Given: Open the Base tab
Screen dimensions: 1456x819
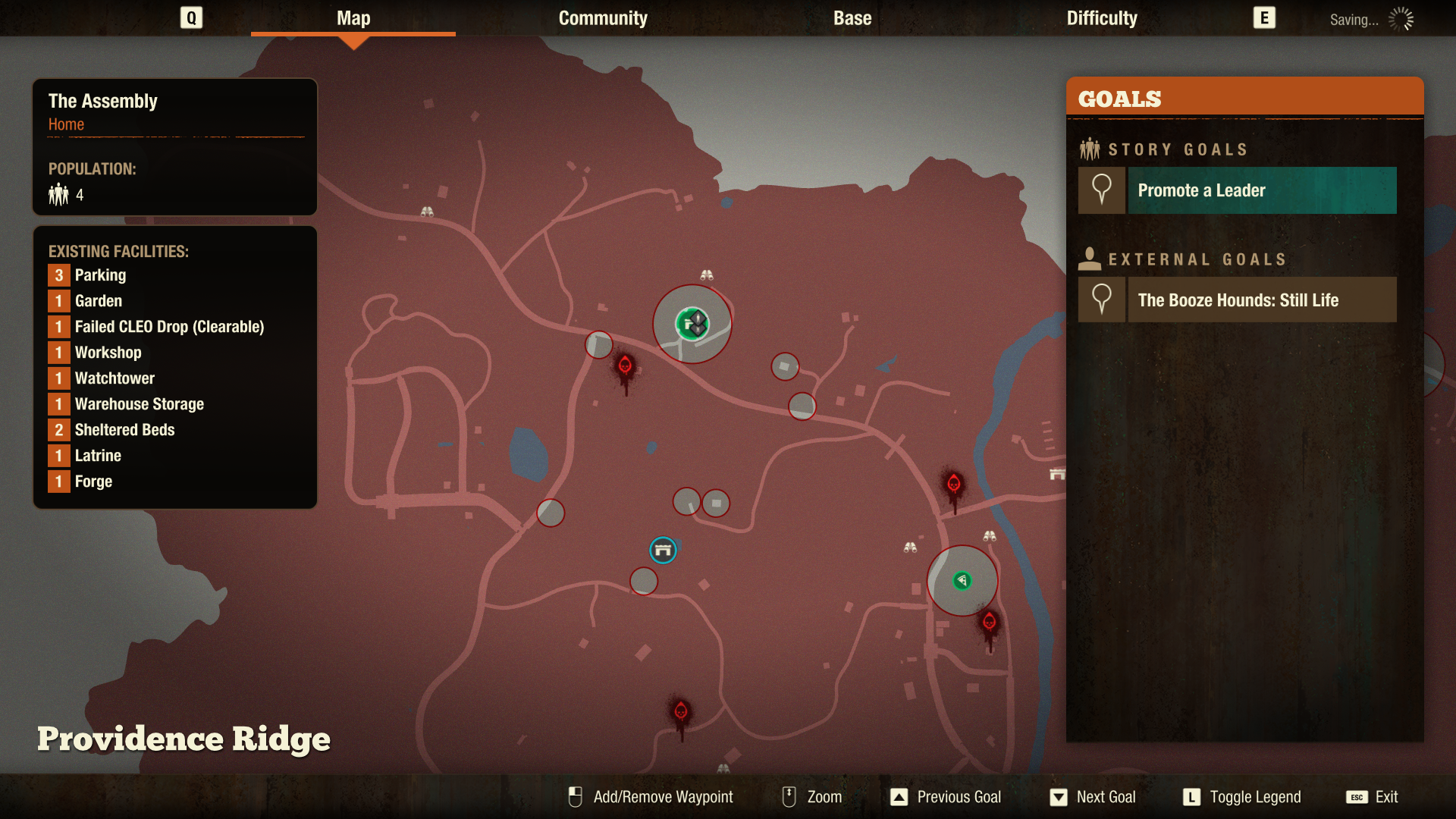Looking at the screenshot, I should pyautogui.click(x=851, y=18).
